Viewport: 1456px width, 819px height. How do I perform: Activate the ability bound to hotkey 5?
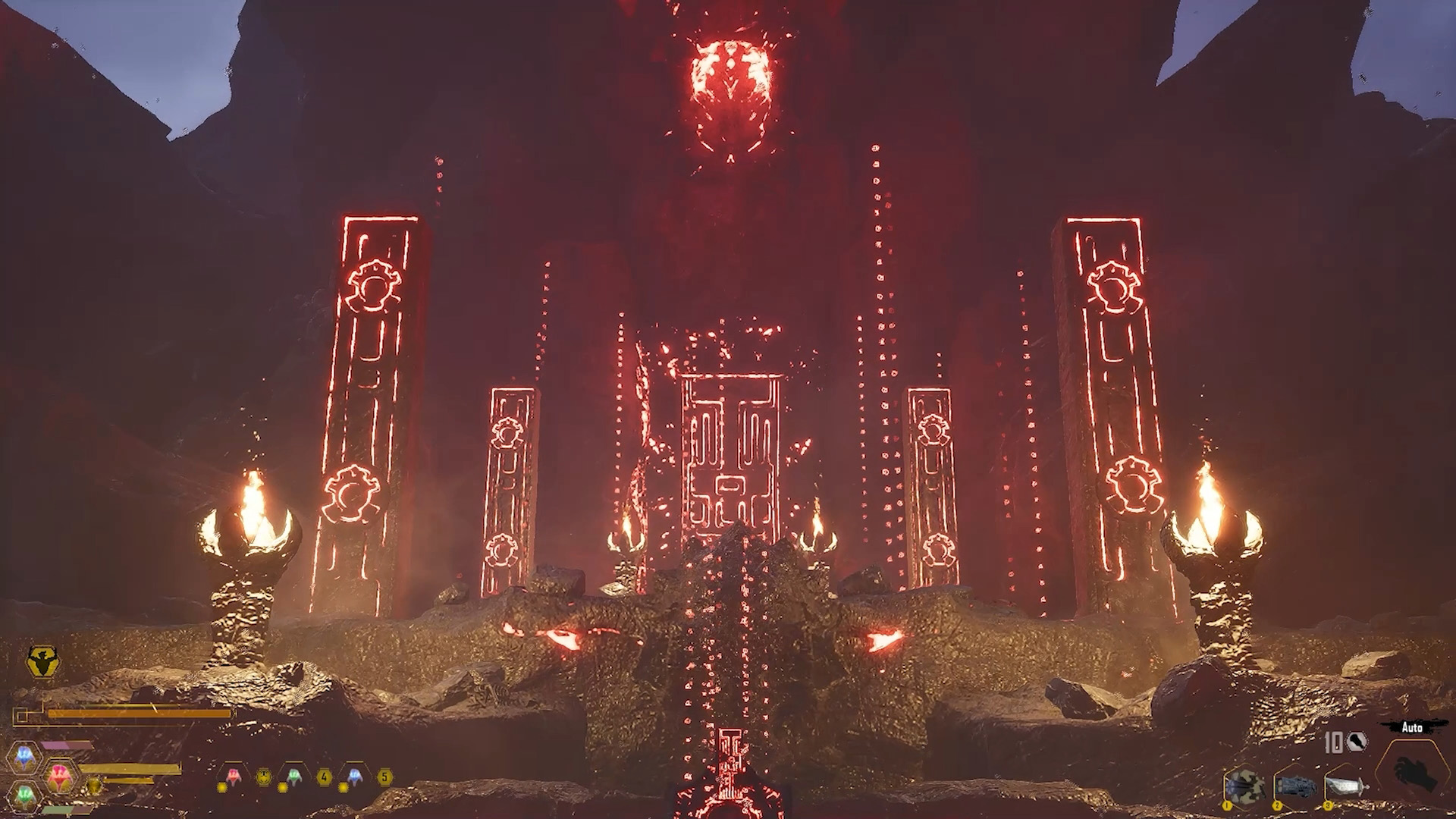pos(386,777)
